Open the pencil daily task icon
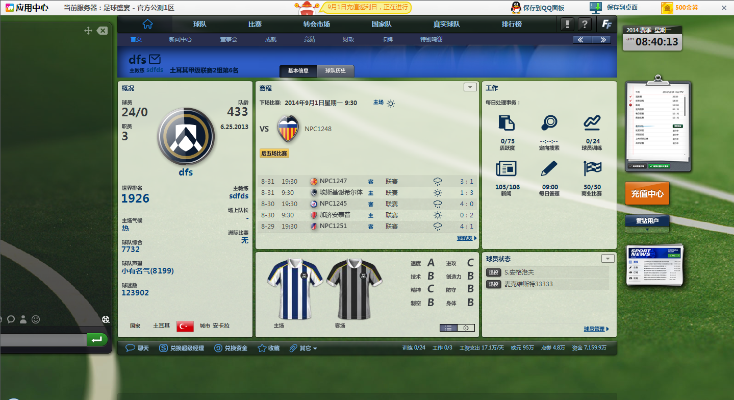Screen dimensions: 734x400 (548, 169)
